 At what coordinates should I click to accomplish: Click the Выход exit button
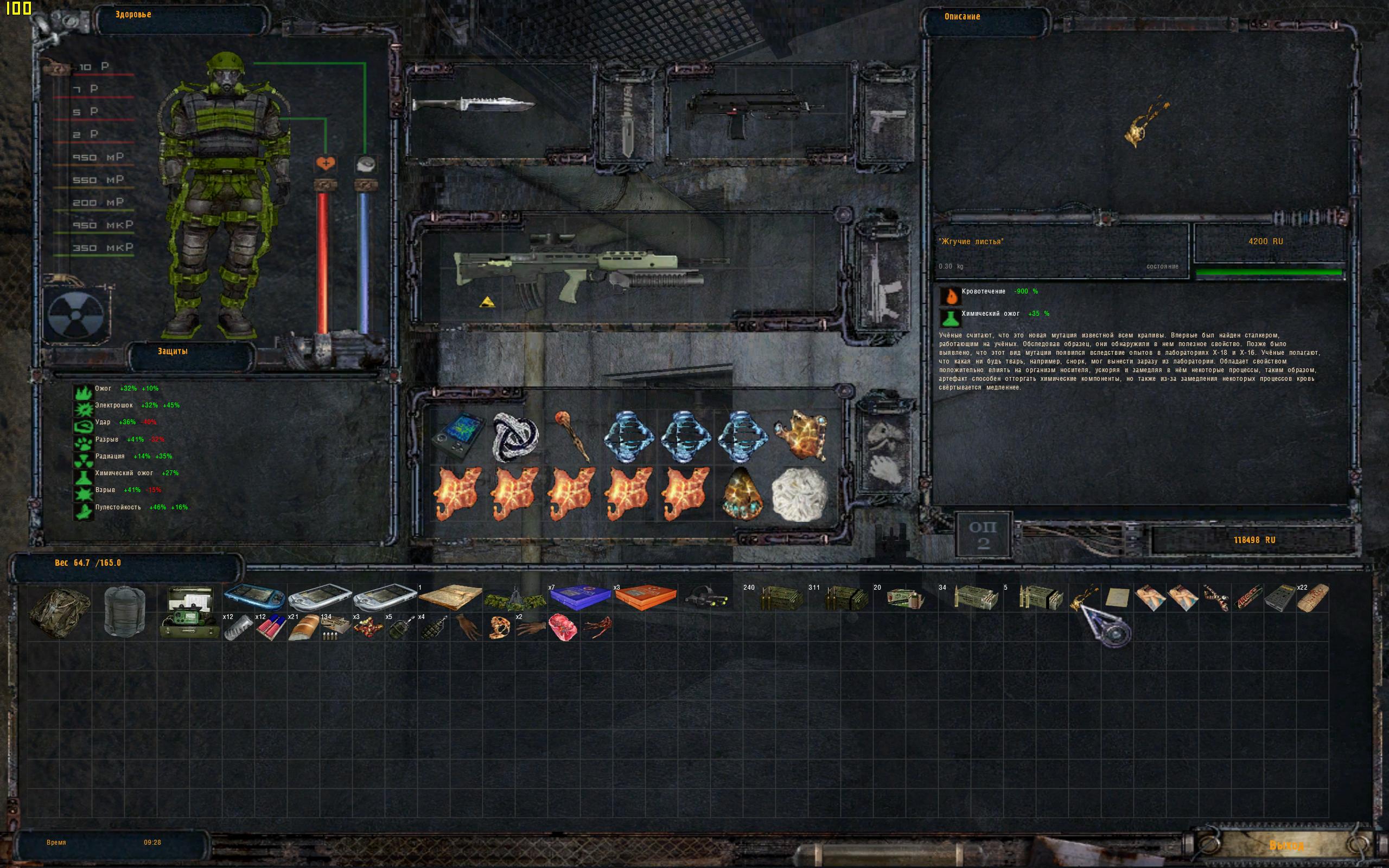coord(1286,846)
